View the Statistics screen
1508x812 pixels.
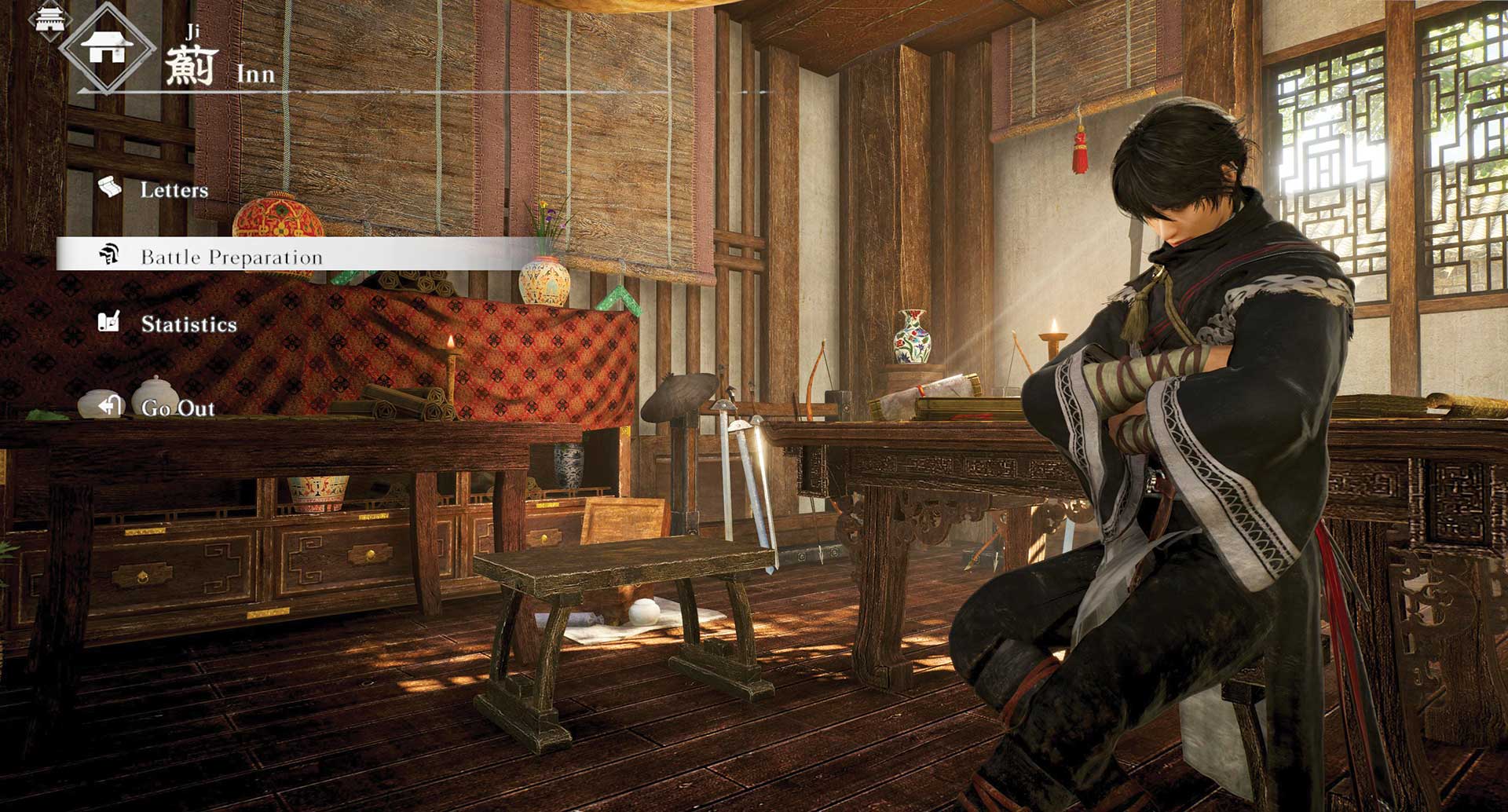(188, 324)
